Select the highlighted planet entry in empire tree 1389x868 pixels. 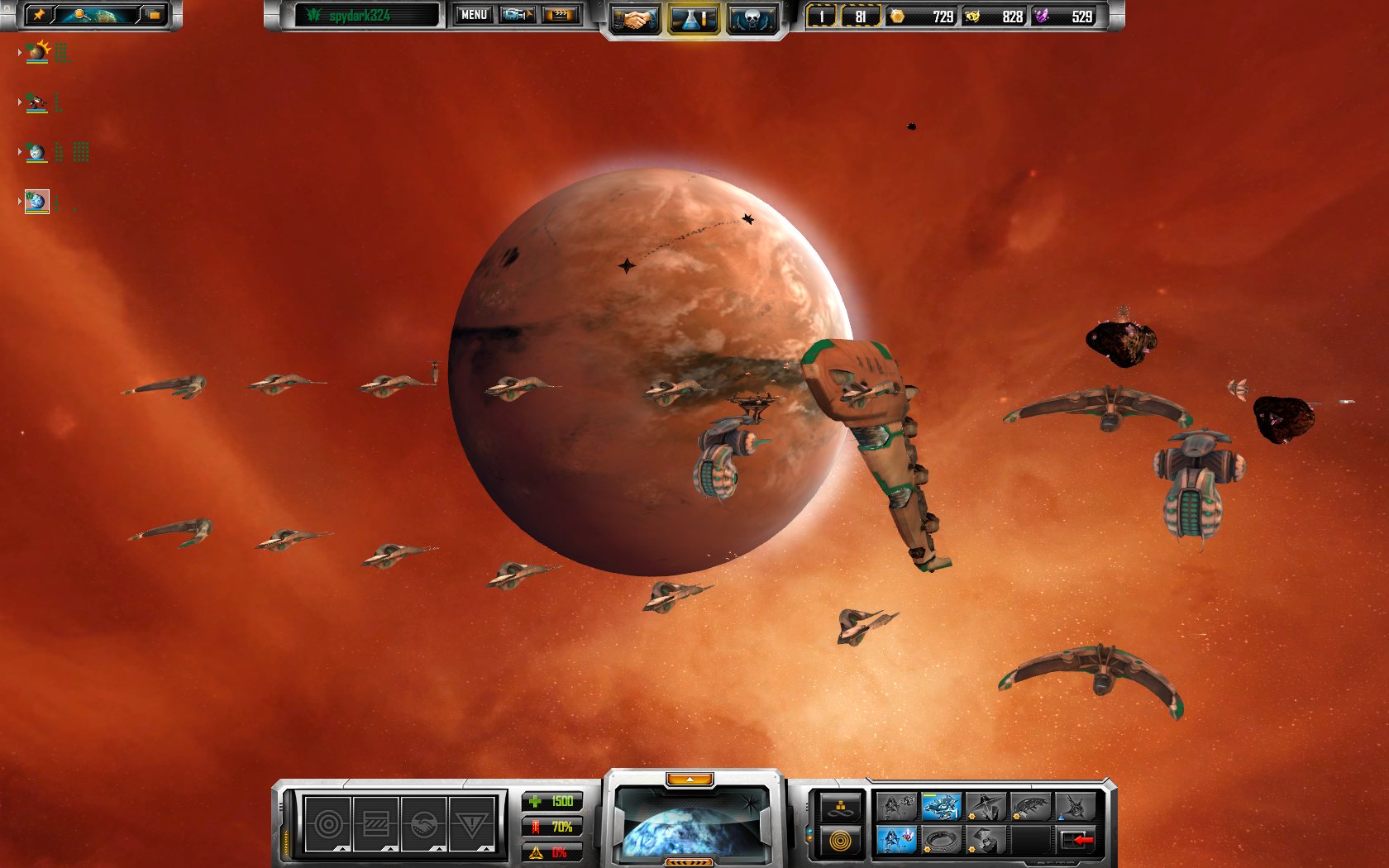(36, 201)
